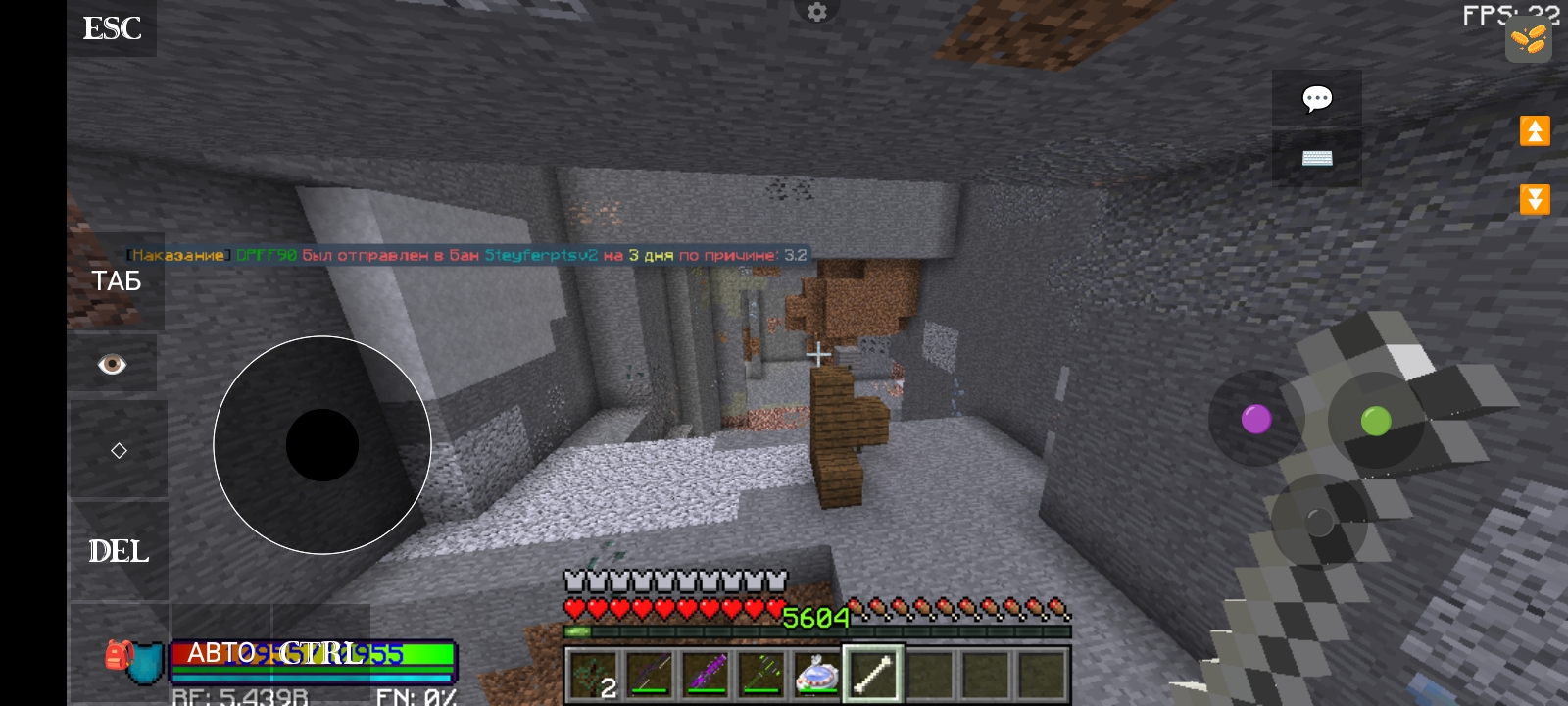This screenshot has height=706, width=1568.
Task: Tap the orange double down arrow button
Action: tap(1535, 199)
